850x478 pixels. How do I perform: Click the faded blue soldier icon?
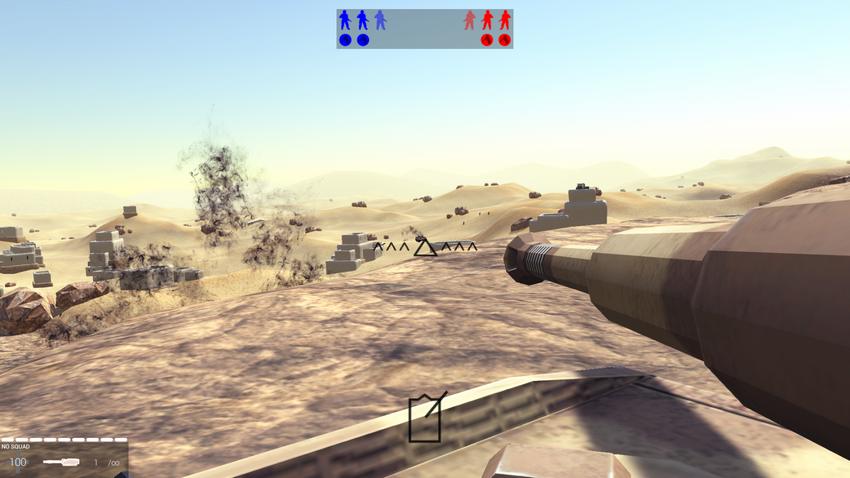click(x=380, y=20)
